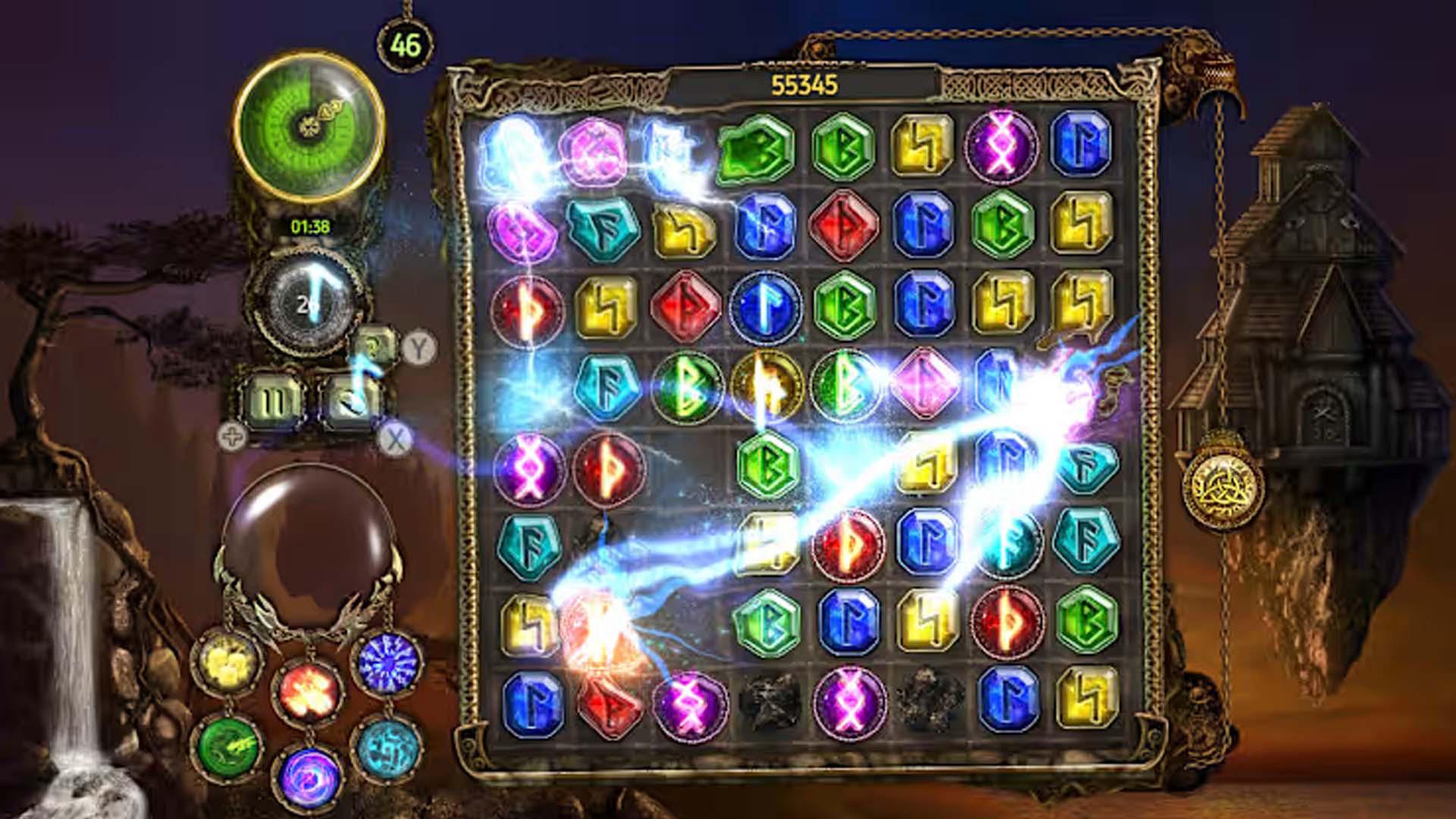Click the green radar timer dial

point(309,125)
